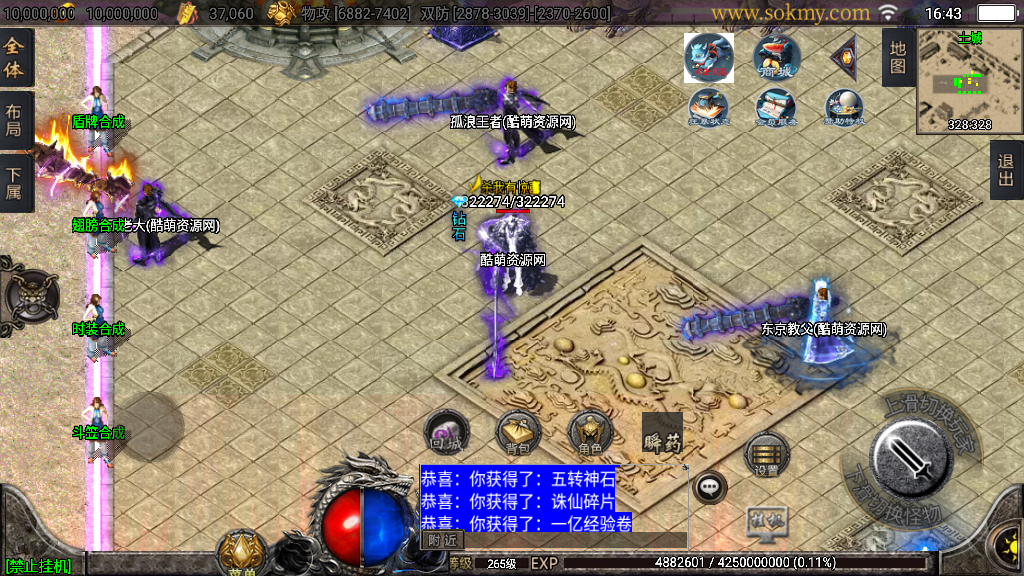
Task: Open the 商城 shop icon
Action: (776, 57)
